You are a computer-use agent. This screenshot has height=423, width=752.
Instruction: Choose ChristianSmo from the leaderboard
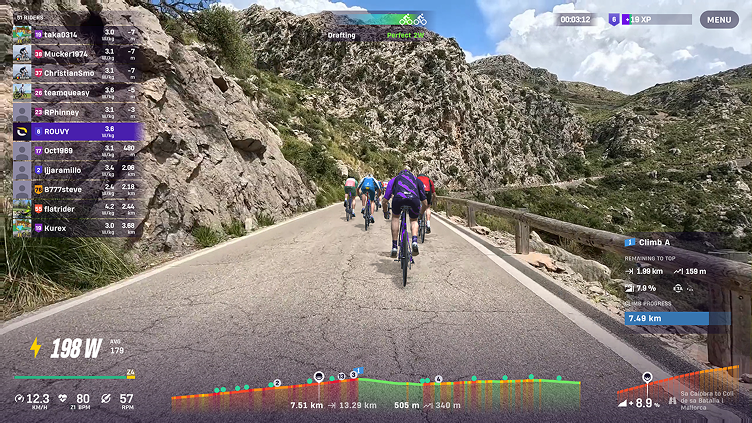tap(76, 73)
